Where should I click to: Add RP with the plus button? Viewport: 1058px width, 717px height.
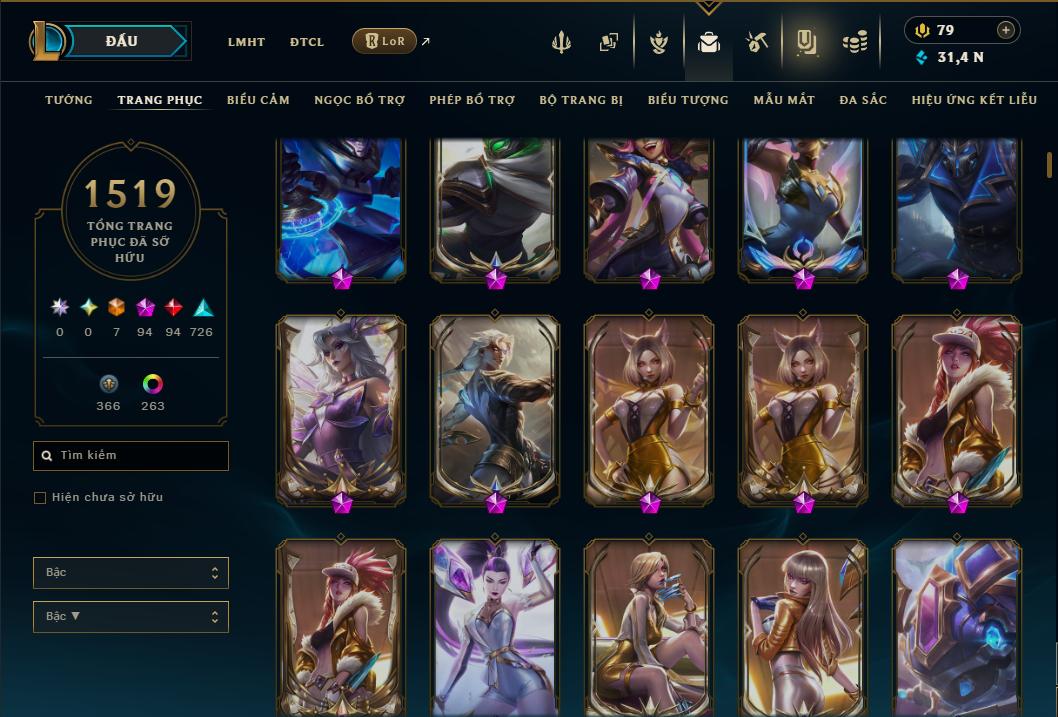tap(1006, 30)
